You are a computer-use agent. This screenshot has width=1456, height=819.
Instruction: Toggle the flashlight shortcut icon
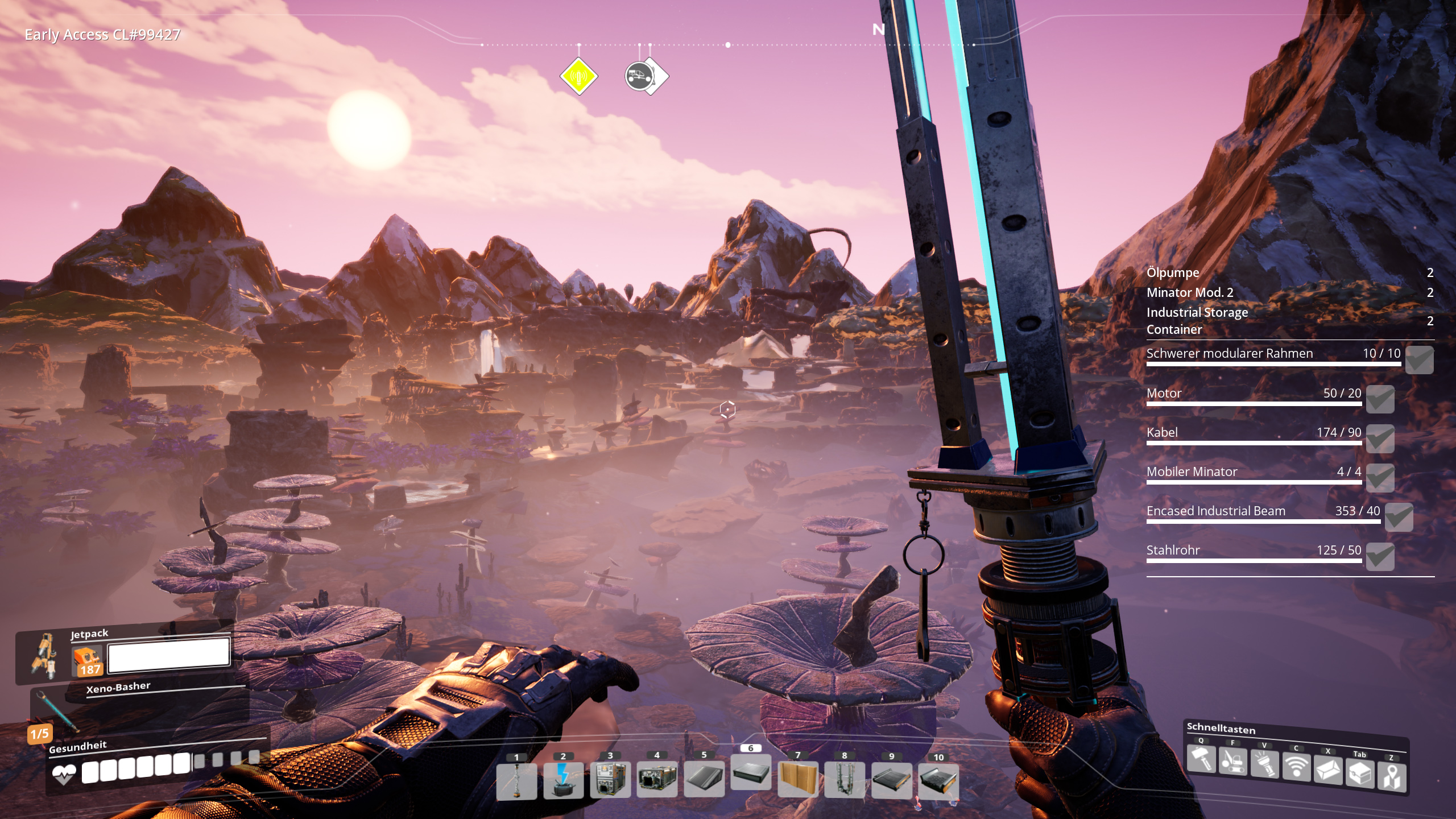(1264, 764)
